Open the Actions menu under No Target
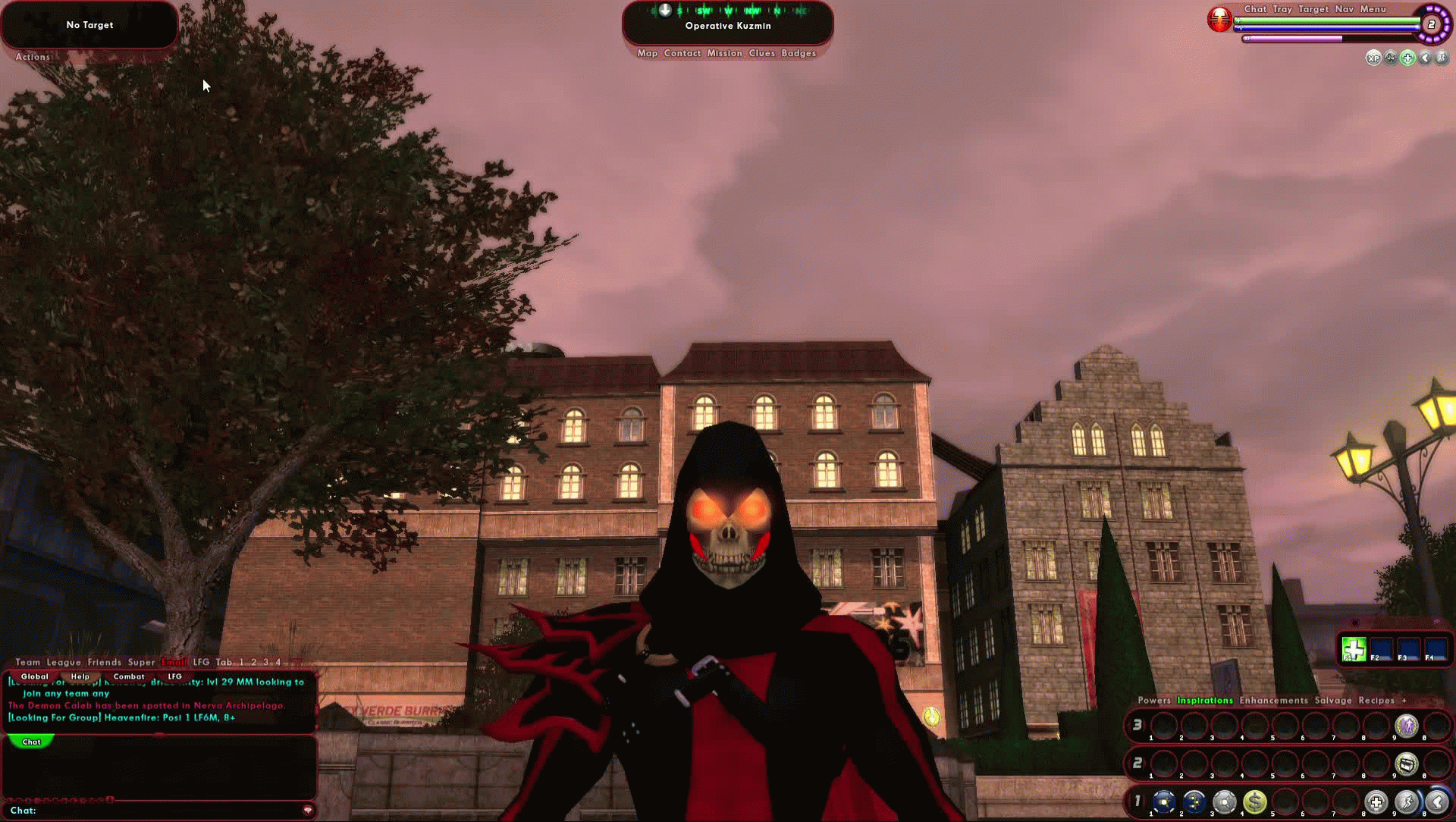 pyautogui.click(x=33, y=57)
